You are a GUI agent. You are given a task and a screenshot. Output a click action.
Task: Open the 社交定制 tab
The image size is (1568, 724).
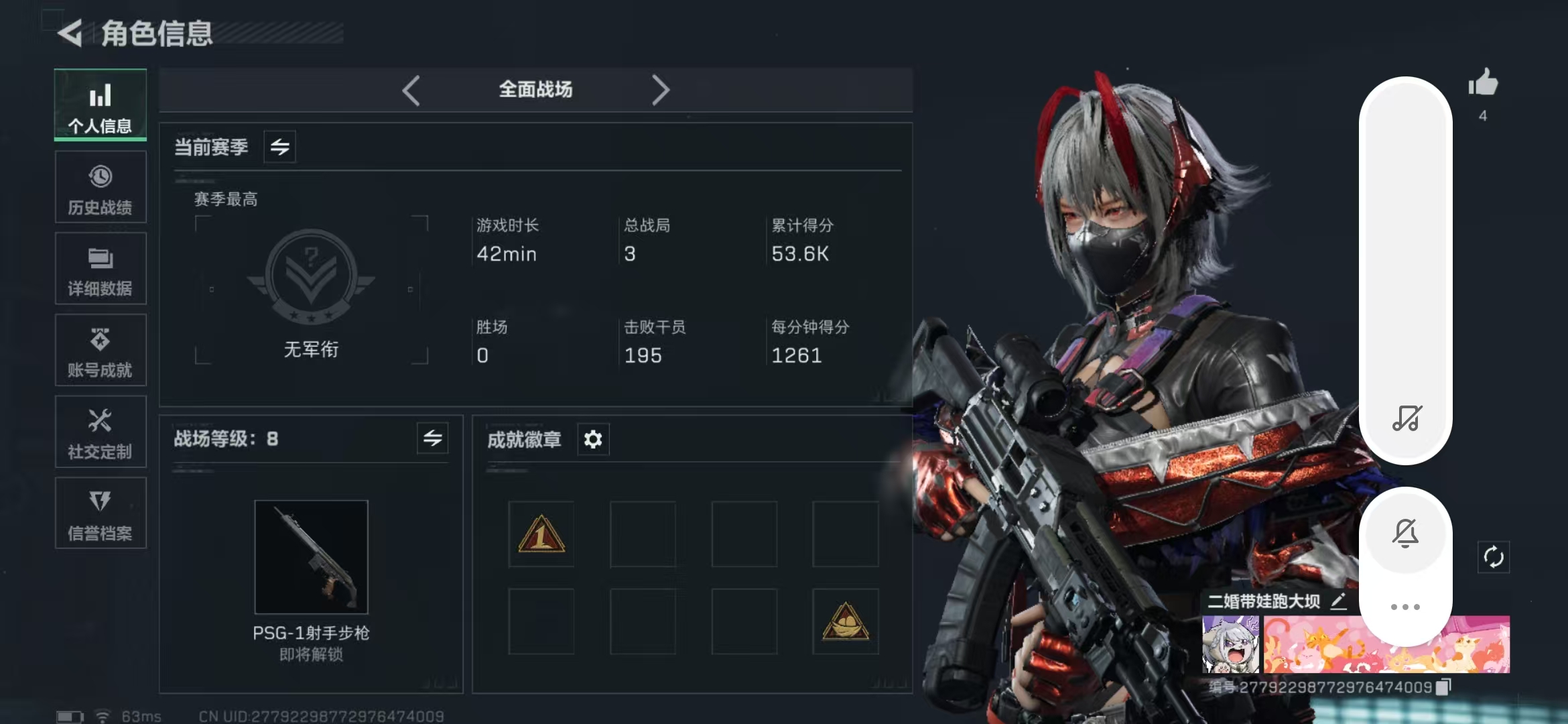pyautogui.click(x=101, y=432)
